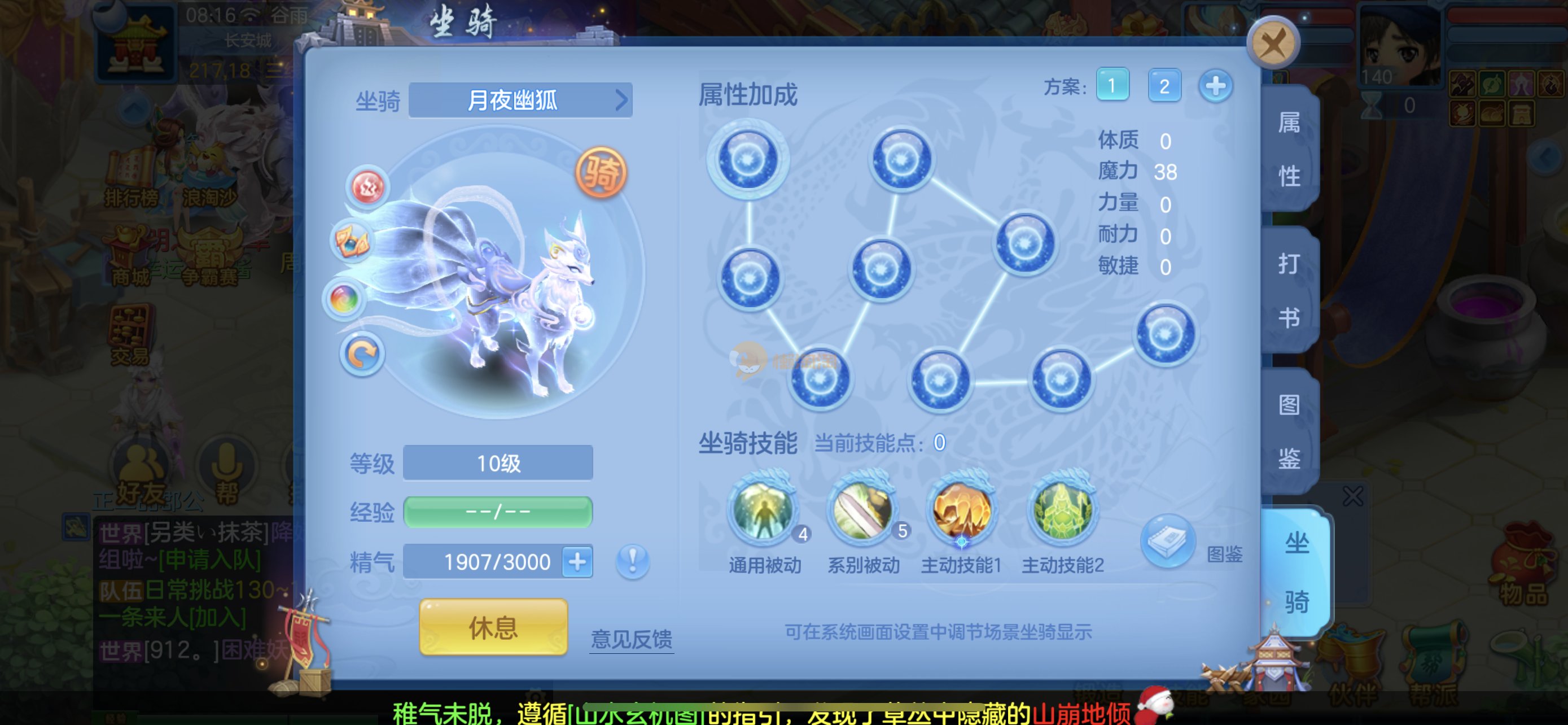Screen dimensions: 1568x725
Task: Close the mount panel with the X button
Action: [1273, 43]
